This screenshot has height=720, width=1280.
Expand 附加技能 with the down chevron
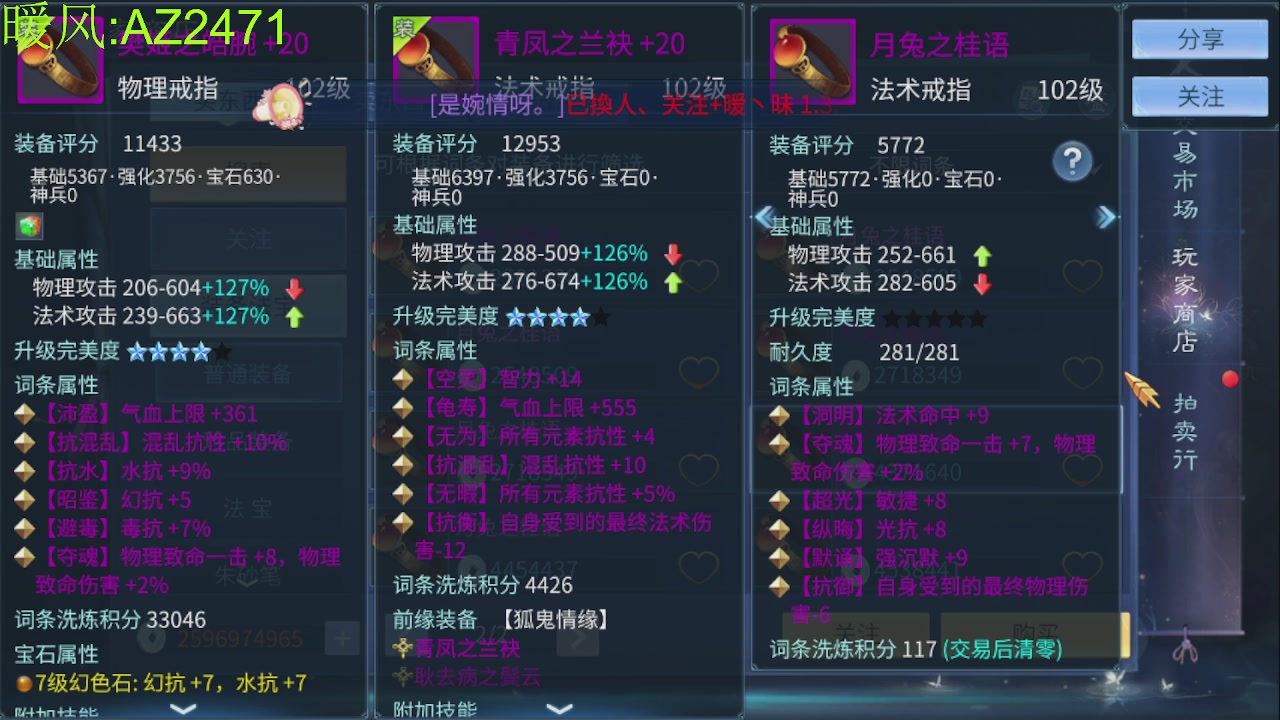click(560, 710)
